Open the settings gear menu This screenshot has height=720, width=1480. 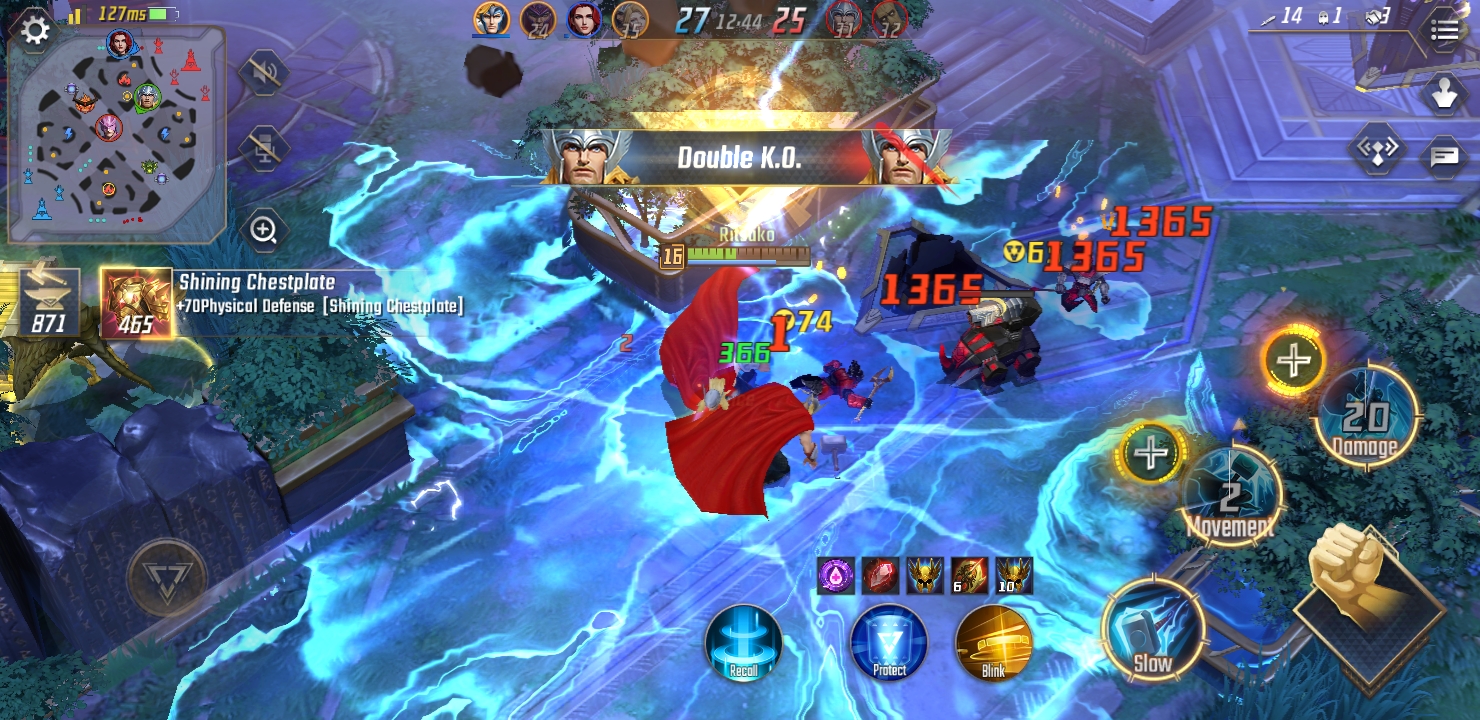[35, 31]
